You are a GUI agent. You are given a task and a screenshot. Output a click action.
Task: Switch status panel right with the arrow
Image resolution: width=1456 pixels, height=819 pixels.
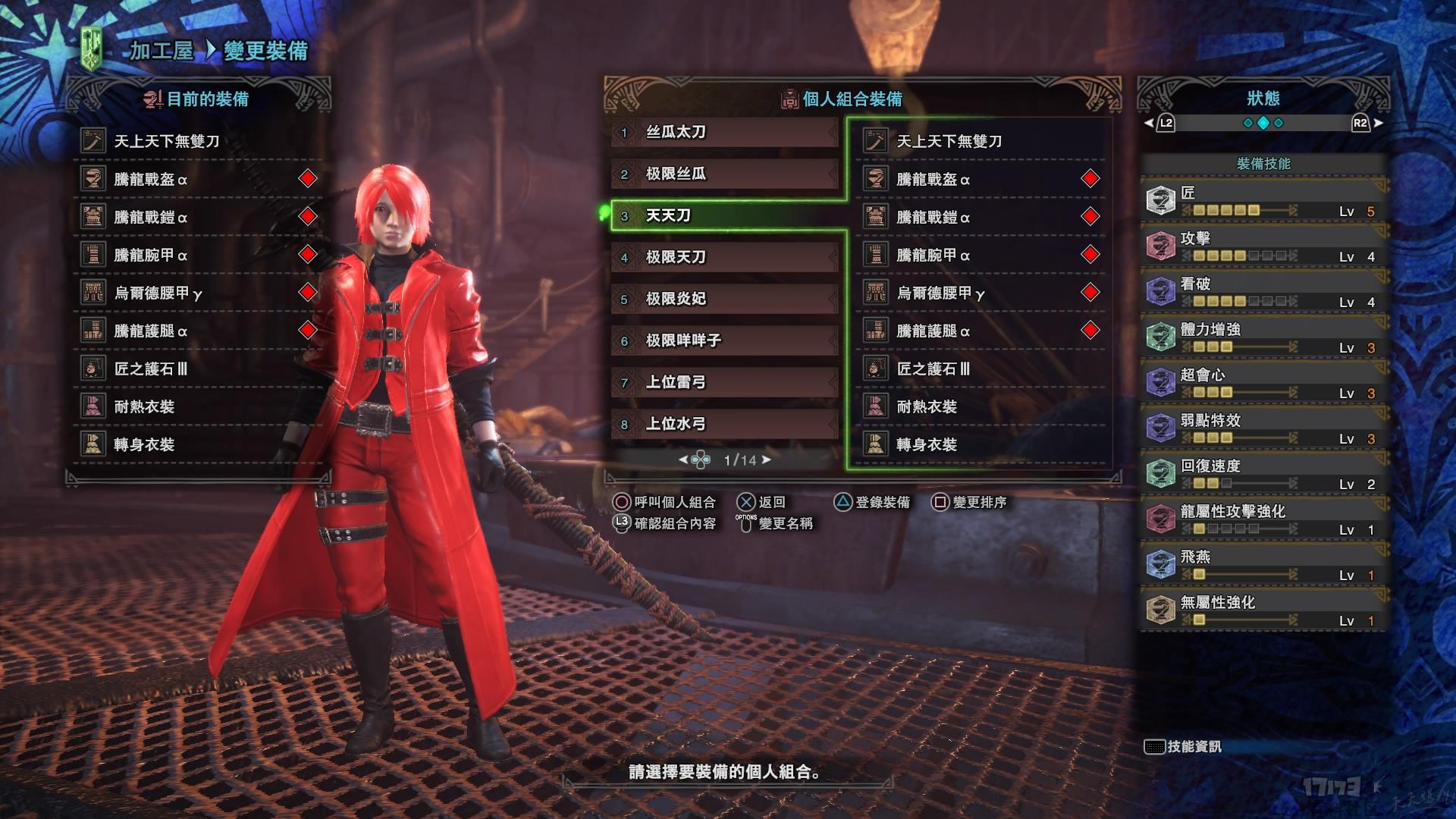tap(1378, 123)
